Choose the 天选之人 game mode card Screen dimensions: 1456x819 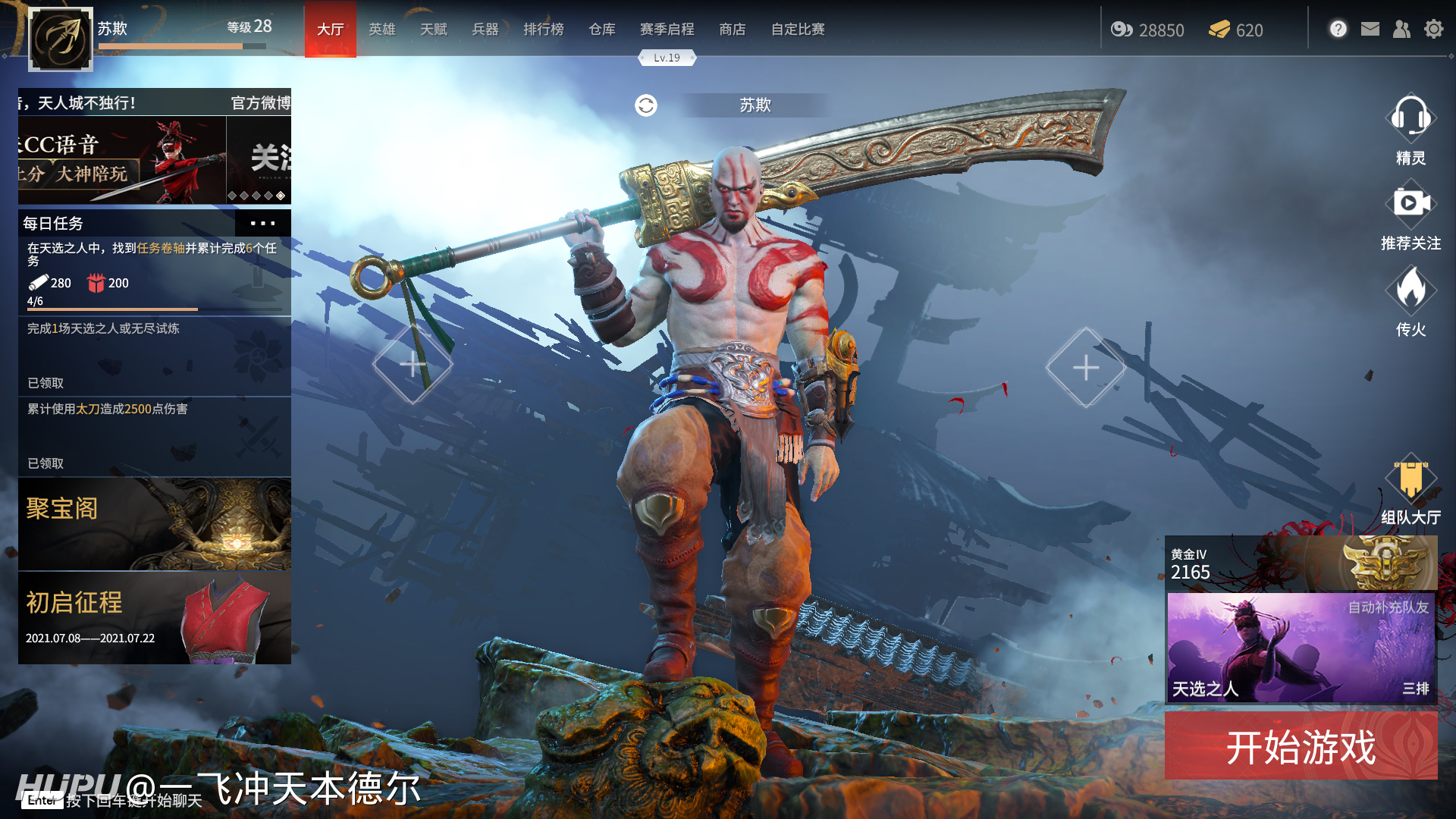[x=1301, y=648]
